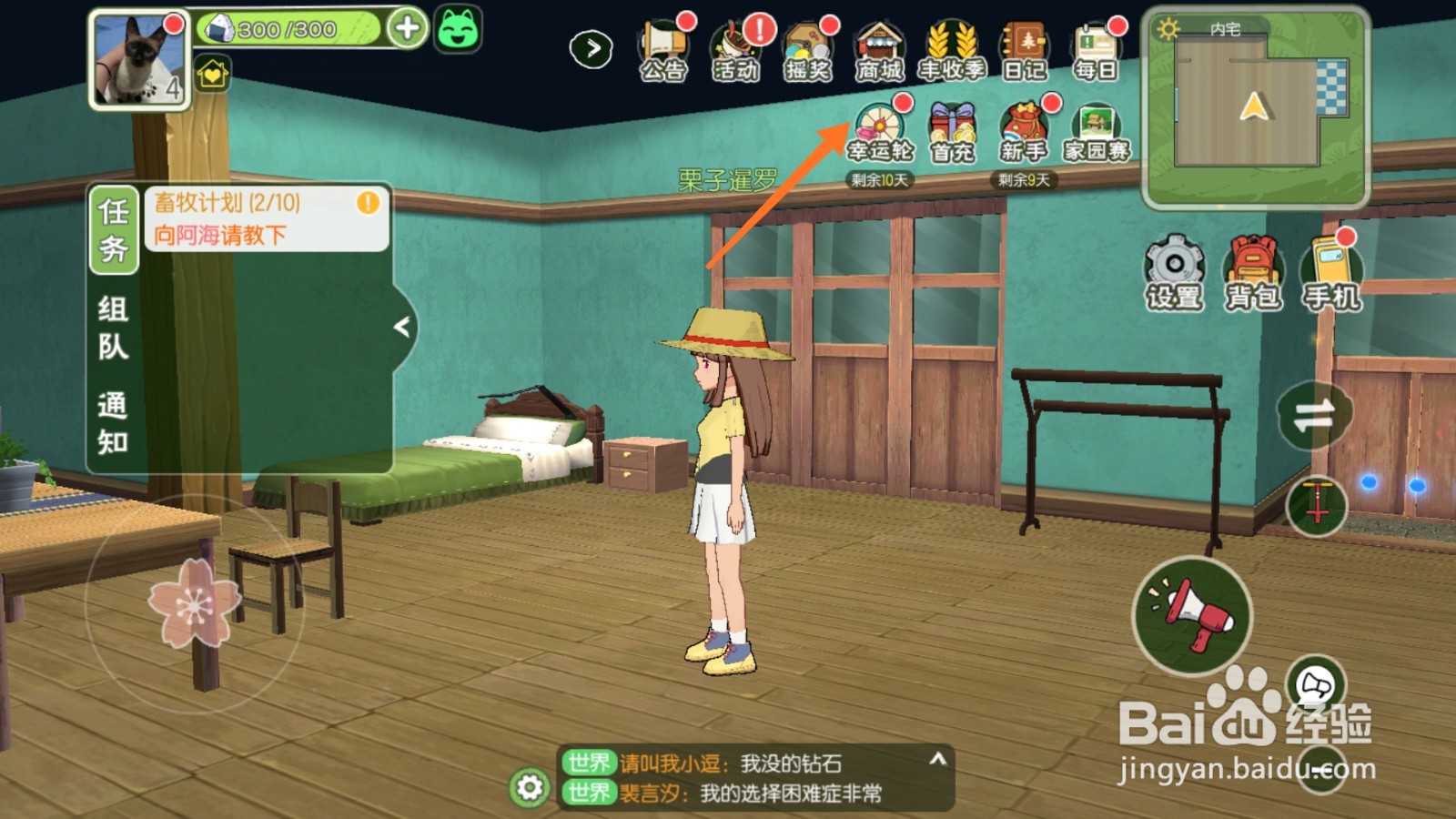
Task: Open the cat avatar profile portrait
Action: [x=138, y=60]
